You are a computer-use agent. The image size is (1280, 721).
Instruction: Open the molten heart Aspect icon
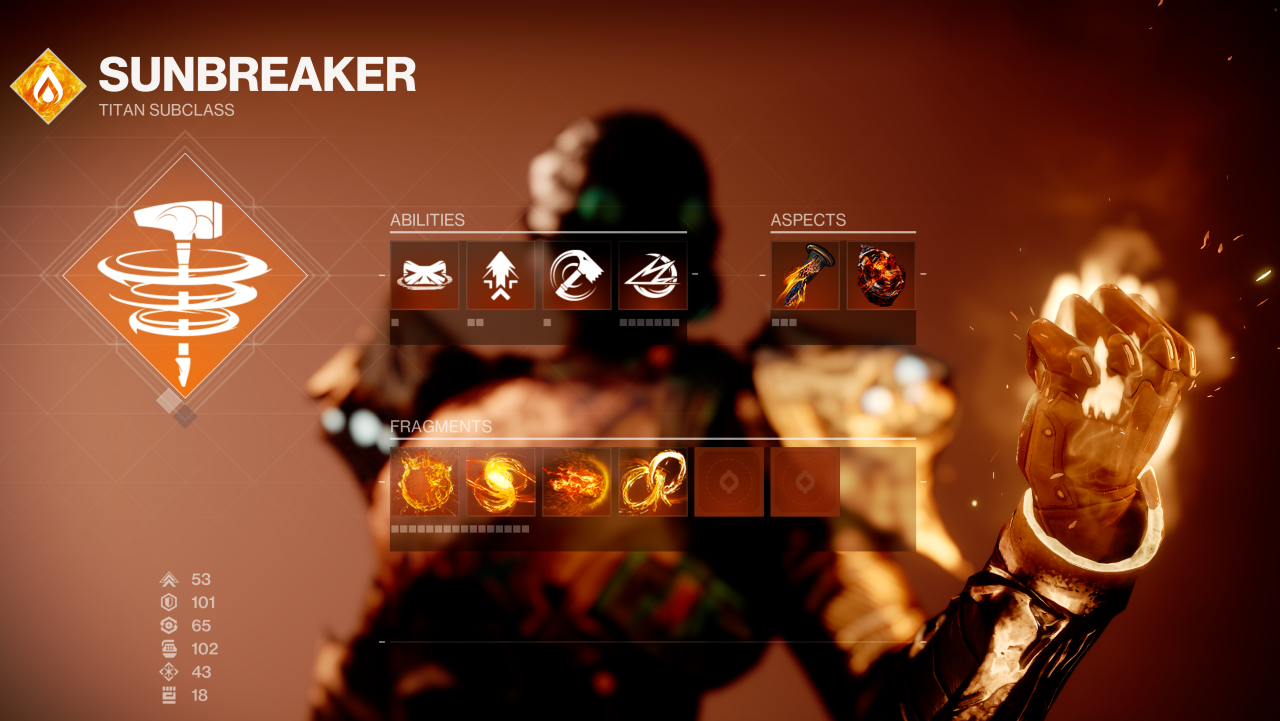click(x=880, y=276)
